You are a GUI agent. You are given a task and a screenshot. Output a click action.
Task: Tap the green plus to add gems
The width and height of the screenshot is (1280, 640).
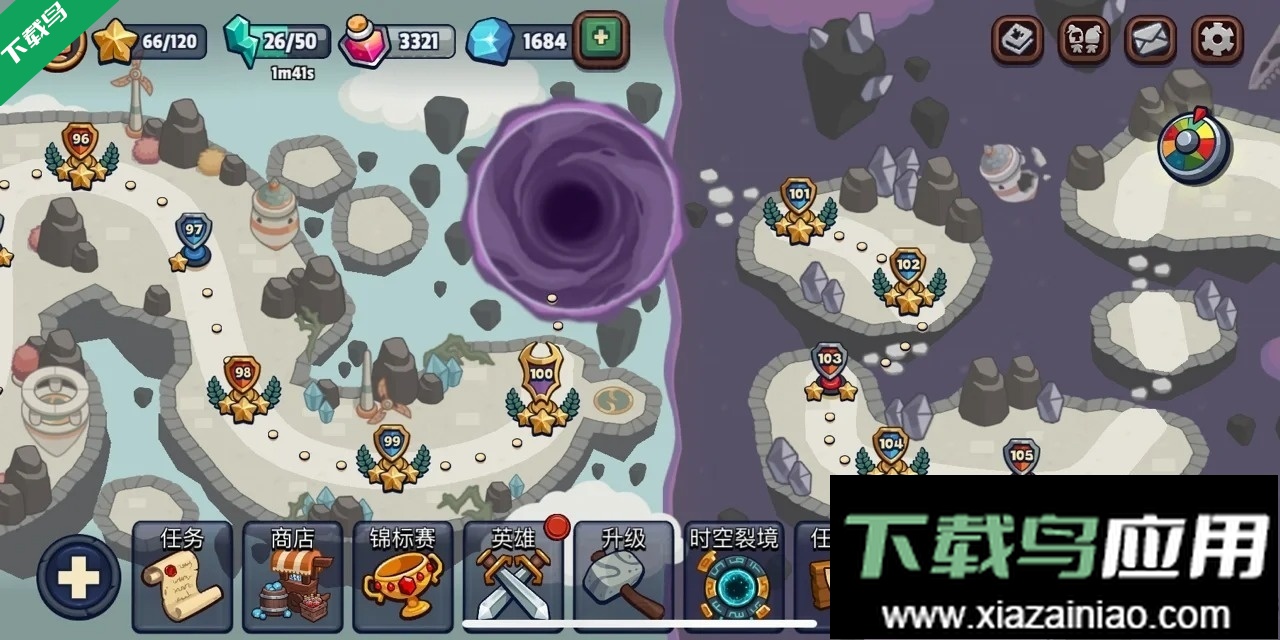click(x=600, y=39)
